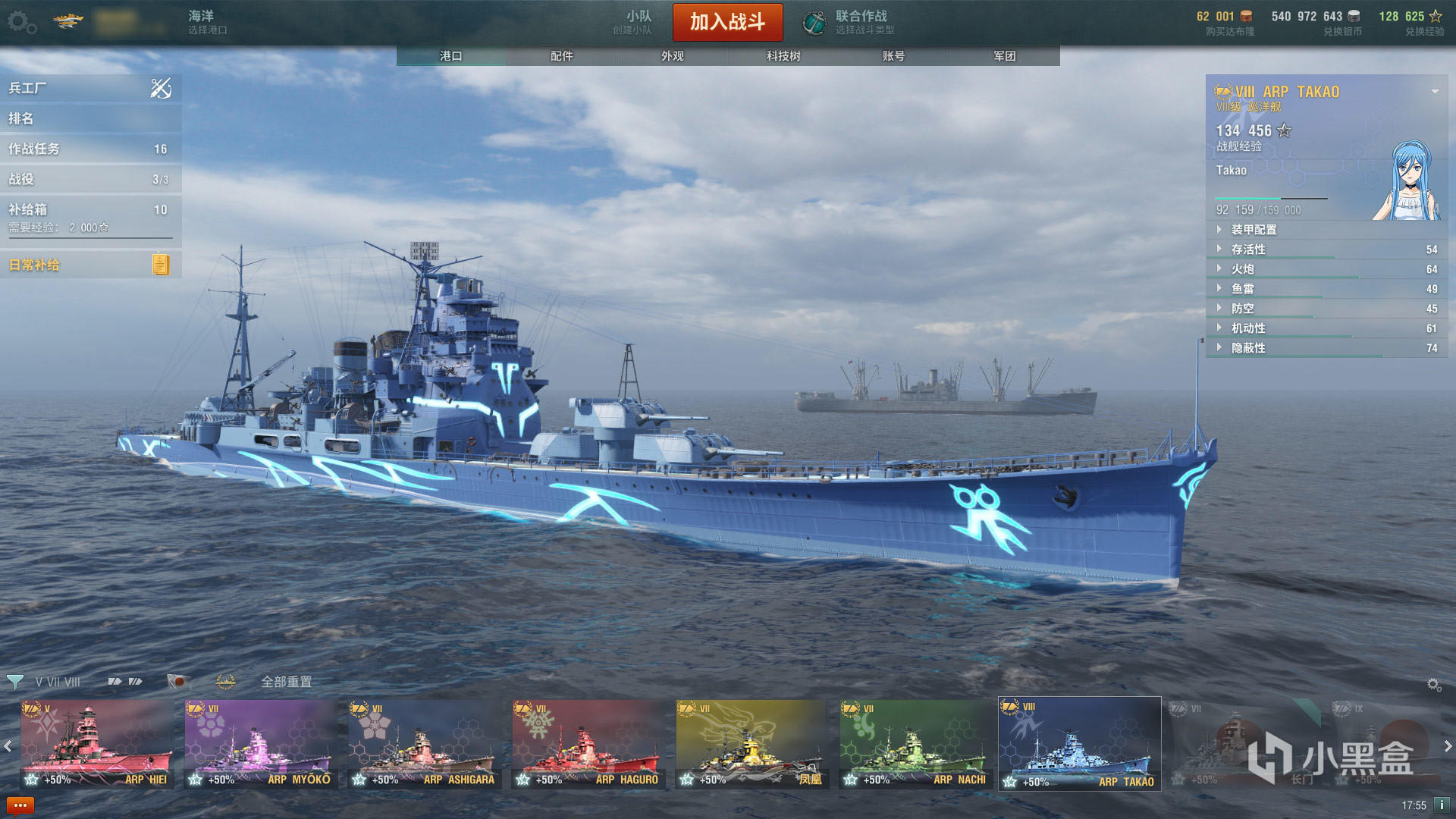1456x819 pixels.
Task: Open the 外观 exterior tab
Action: (671, 56)
